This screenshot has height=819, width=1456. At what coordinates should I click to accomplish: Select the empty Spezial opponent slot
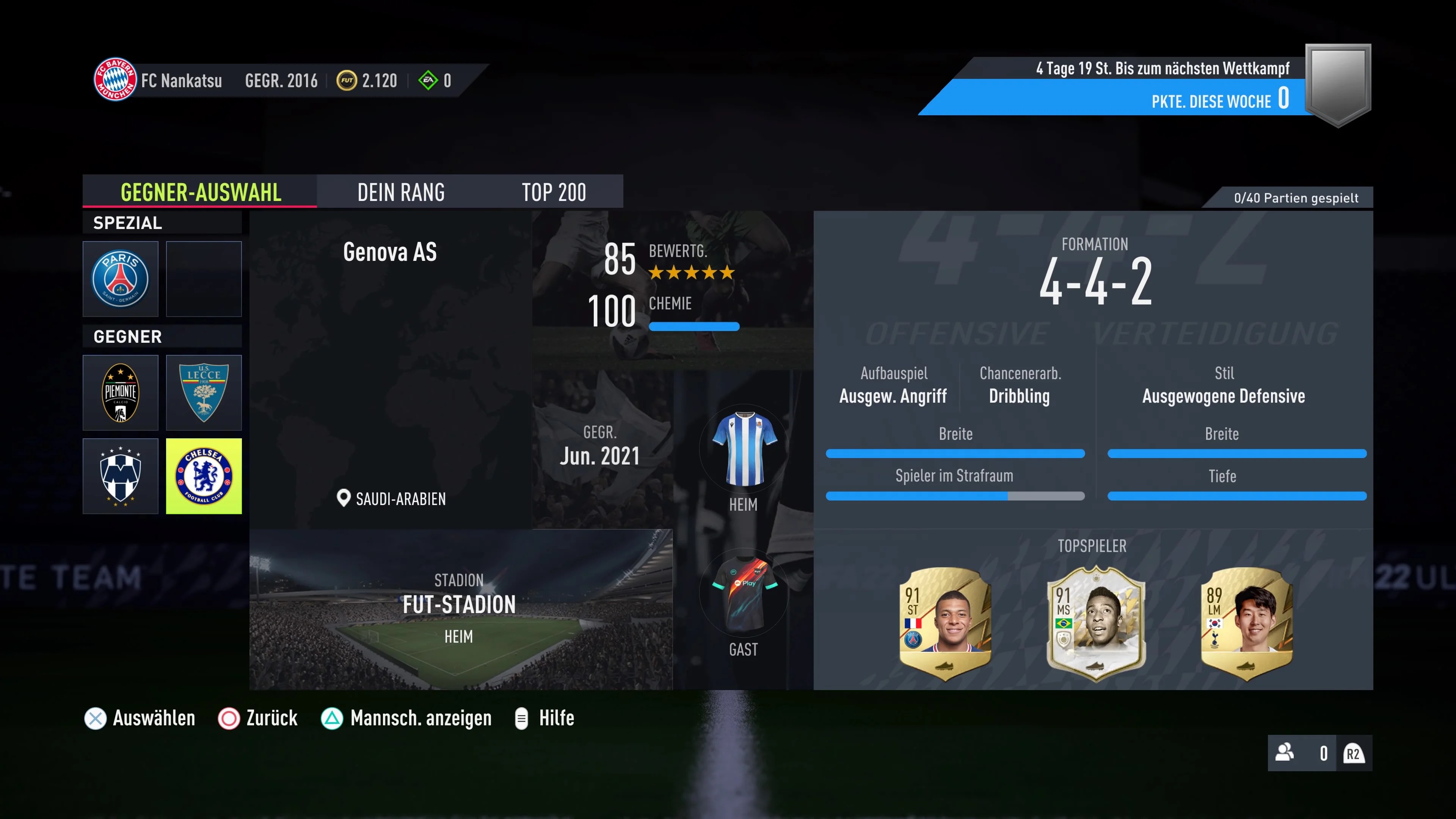pyautogui.click(x=204, y=279)
